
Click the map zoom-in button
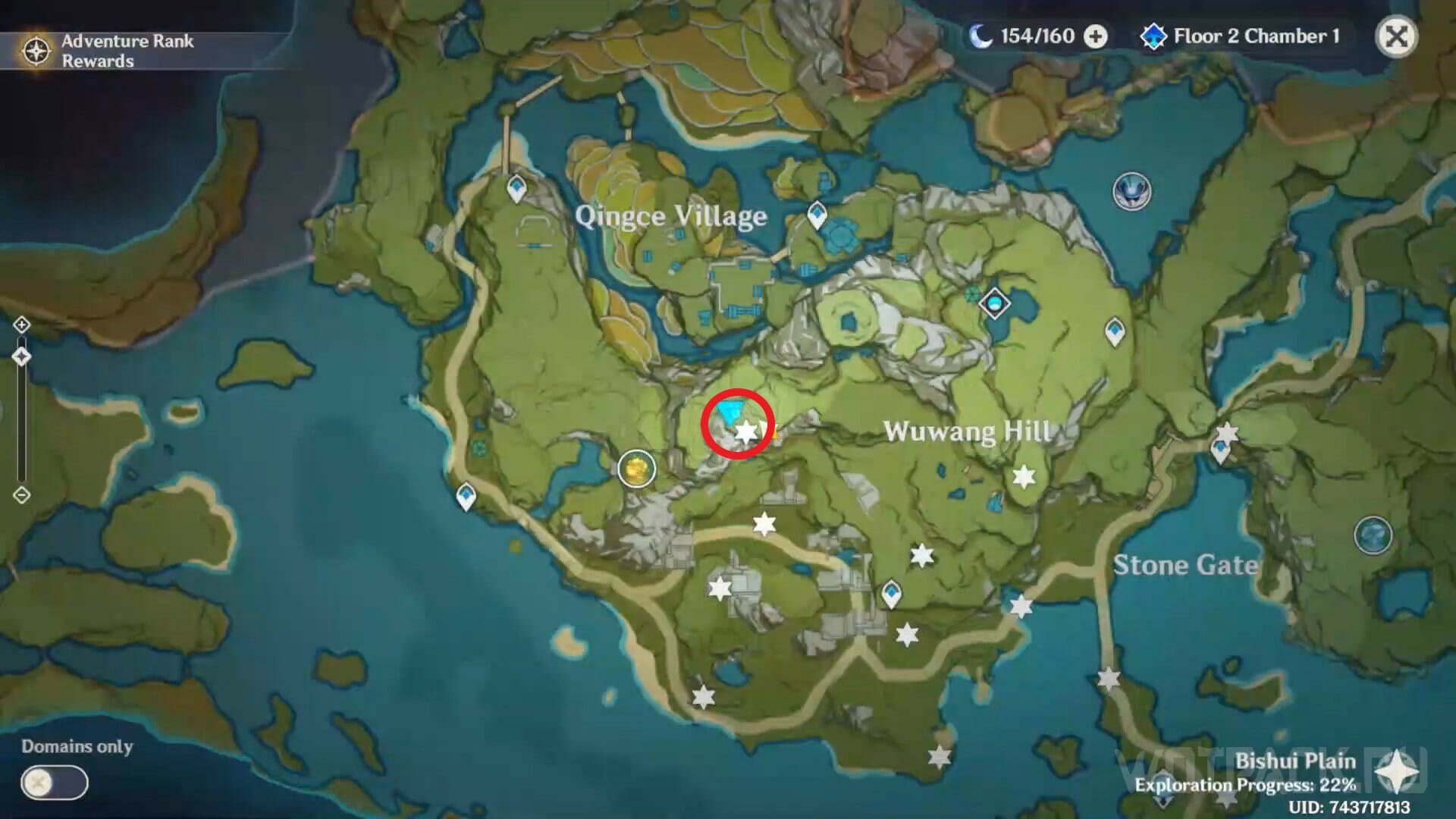click(x=21, y=325)
